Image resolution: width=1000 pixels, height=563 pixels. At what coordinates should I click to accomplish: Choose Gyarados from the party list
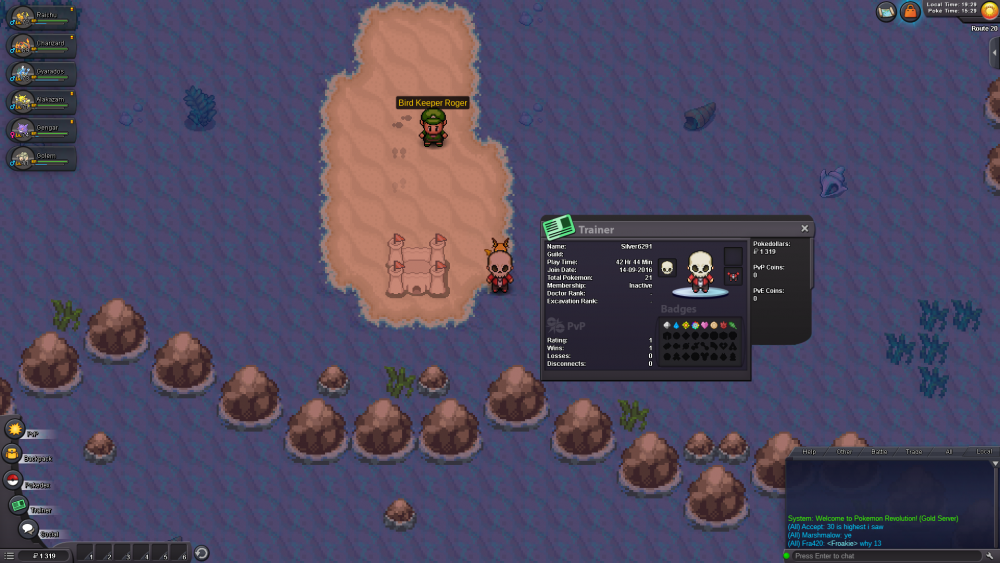tap(41, 73)
